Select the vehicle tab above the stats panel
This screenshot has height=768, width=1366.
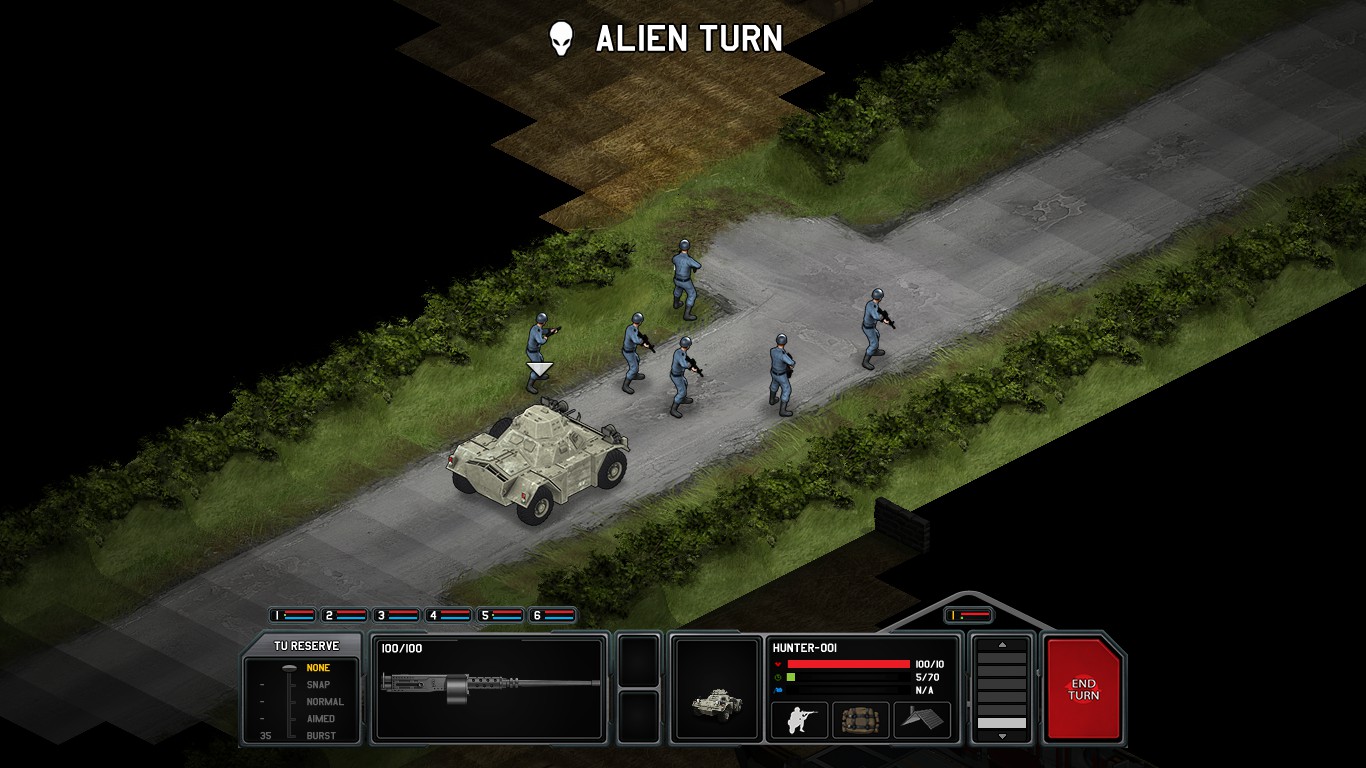[968, 615]
